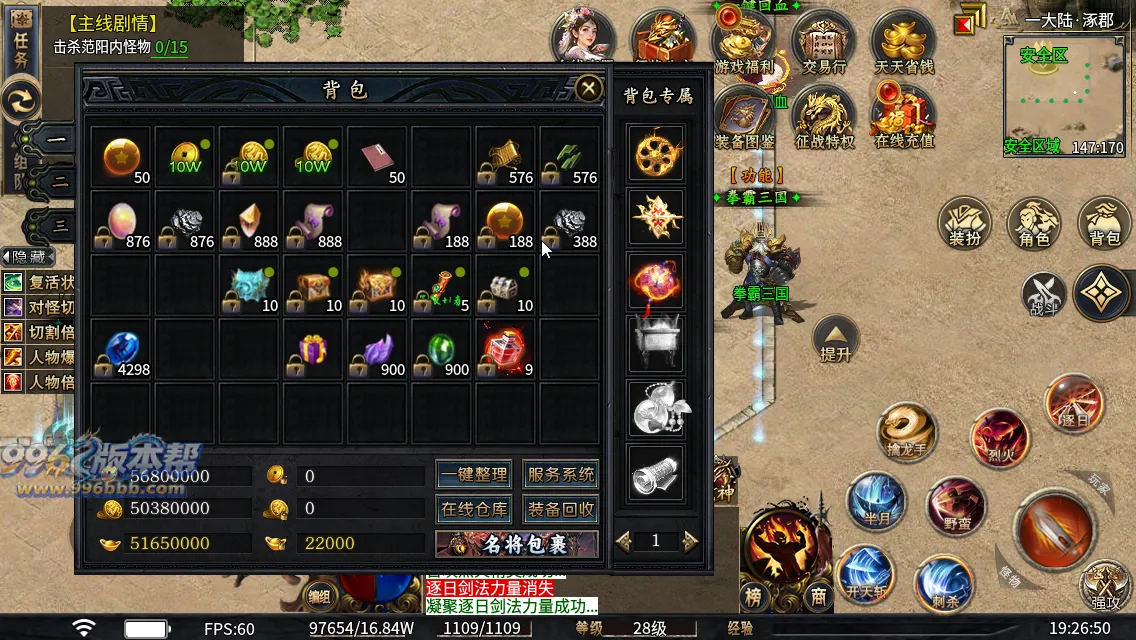Open the 装备回收 equipment recycling
Image resolution: width=1136 pixels, height=640 pixels.
point(561,509)
